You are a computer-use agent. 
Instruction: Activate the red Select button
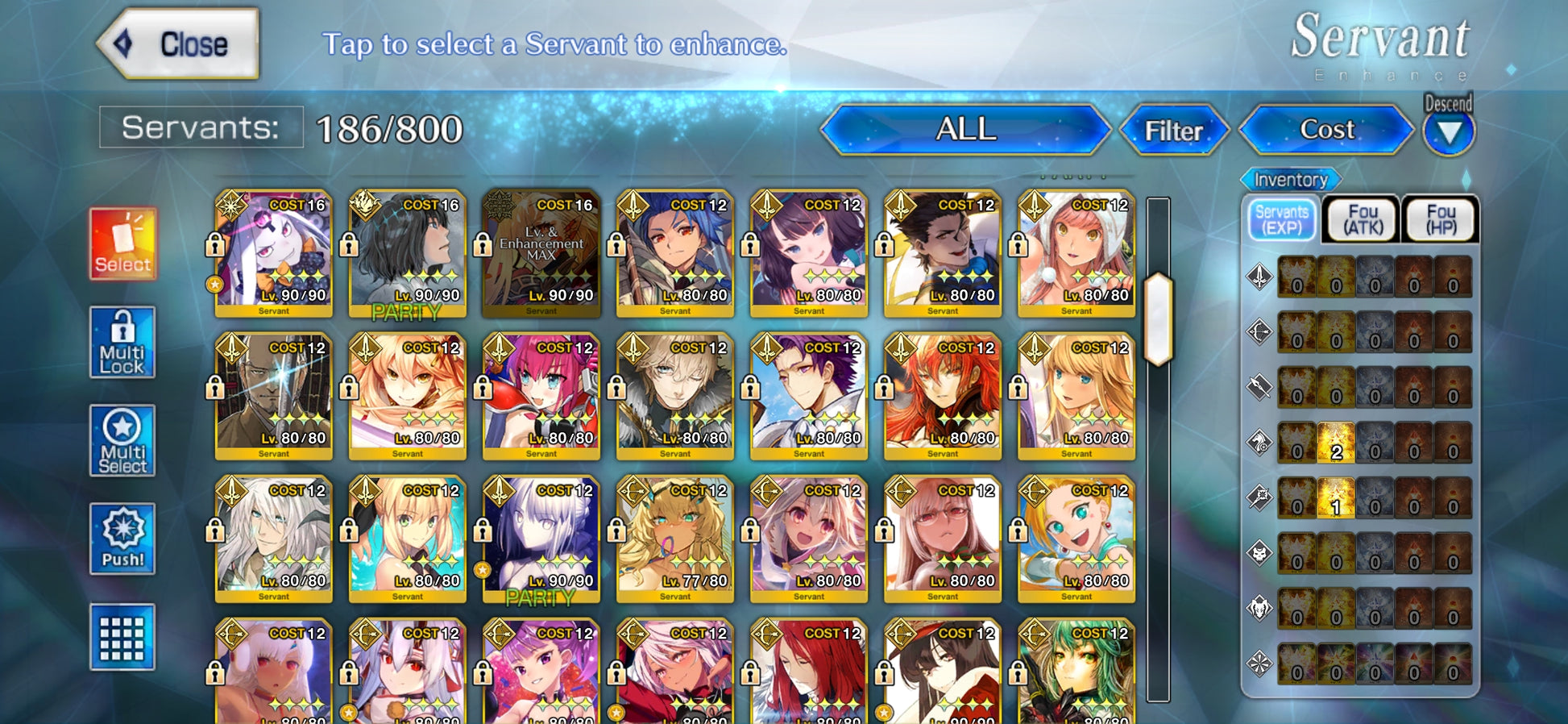pyautogui.click(x=122, y=244)
